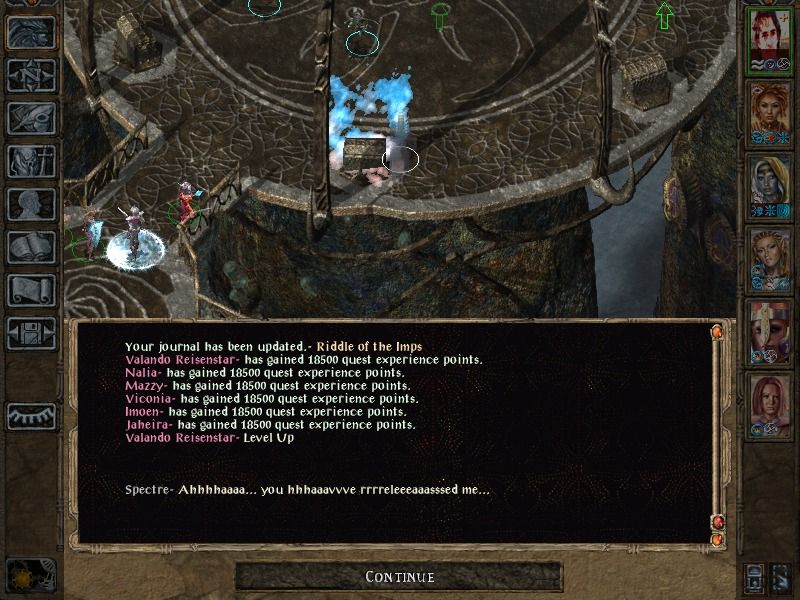This screenshot has height=600, width=800.
Task: Click the Continue button
Action: click(399, 577)
